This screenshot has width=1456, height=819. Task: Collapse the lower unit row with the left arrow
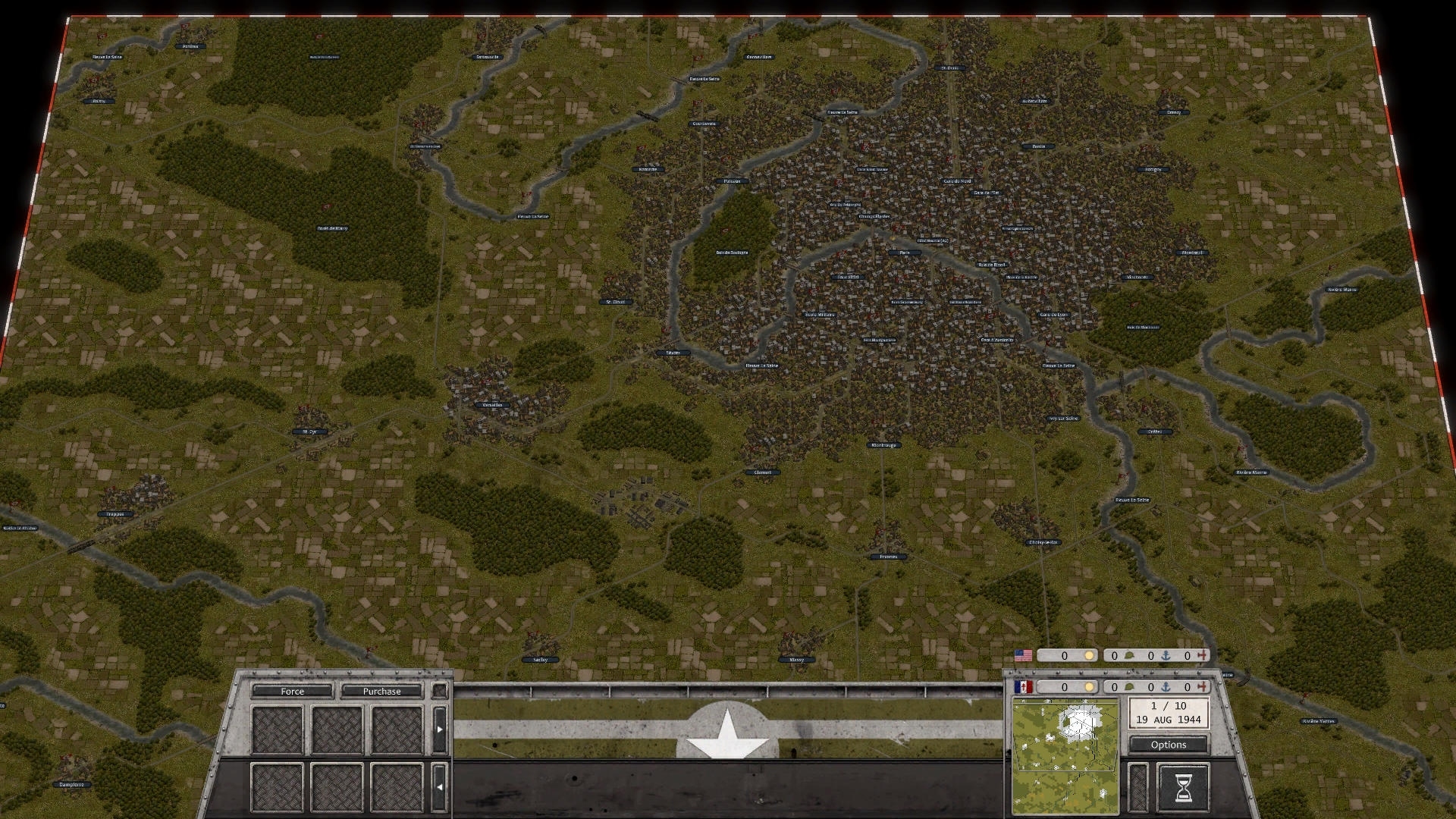[x=439, y=787]
